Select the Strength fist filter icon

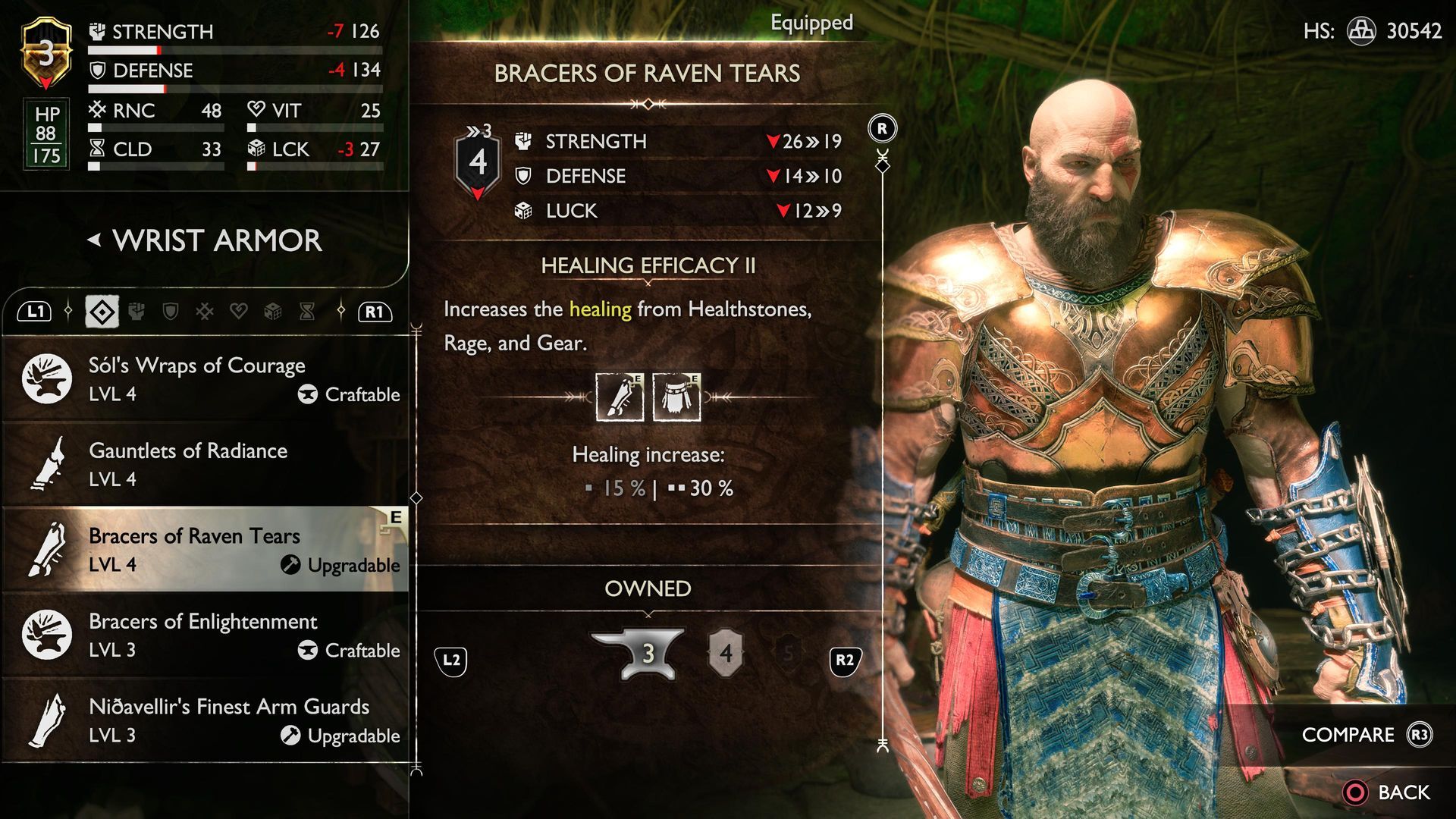136,311
